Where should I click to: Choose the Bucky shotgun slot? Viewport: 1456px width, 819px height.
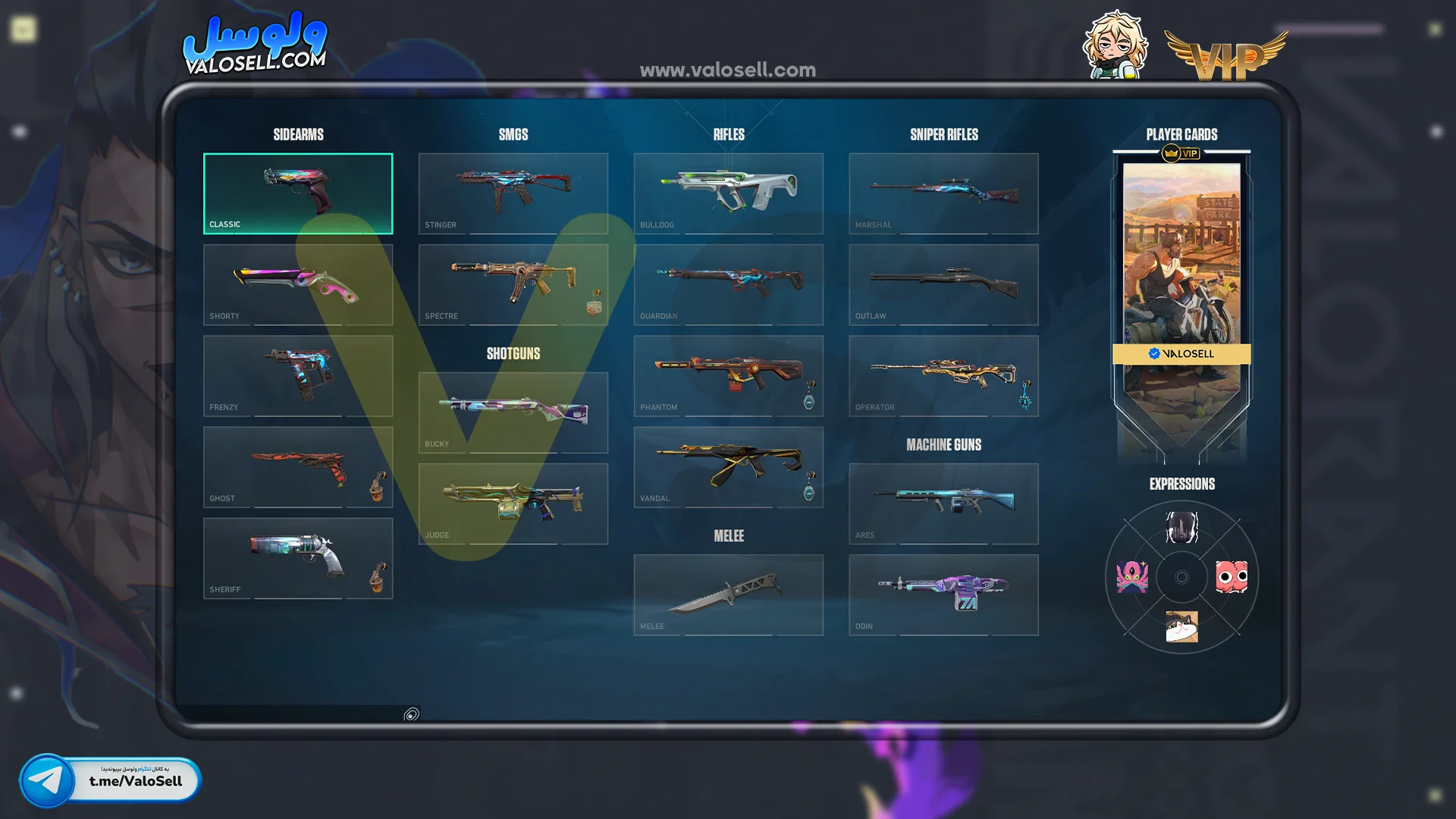[513, 413]
